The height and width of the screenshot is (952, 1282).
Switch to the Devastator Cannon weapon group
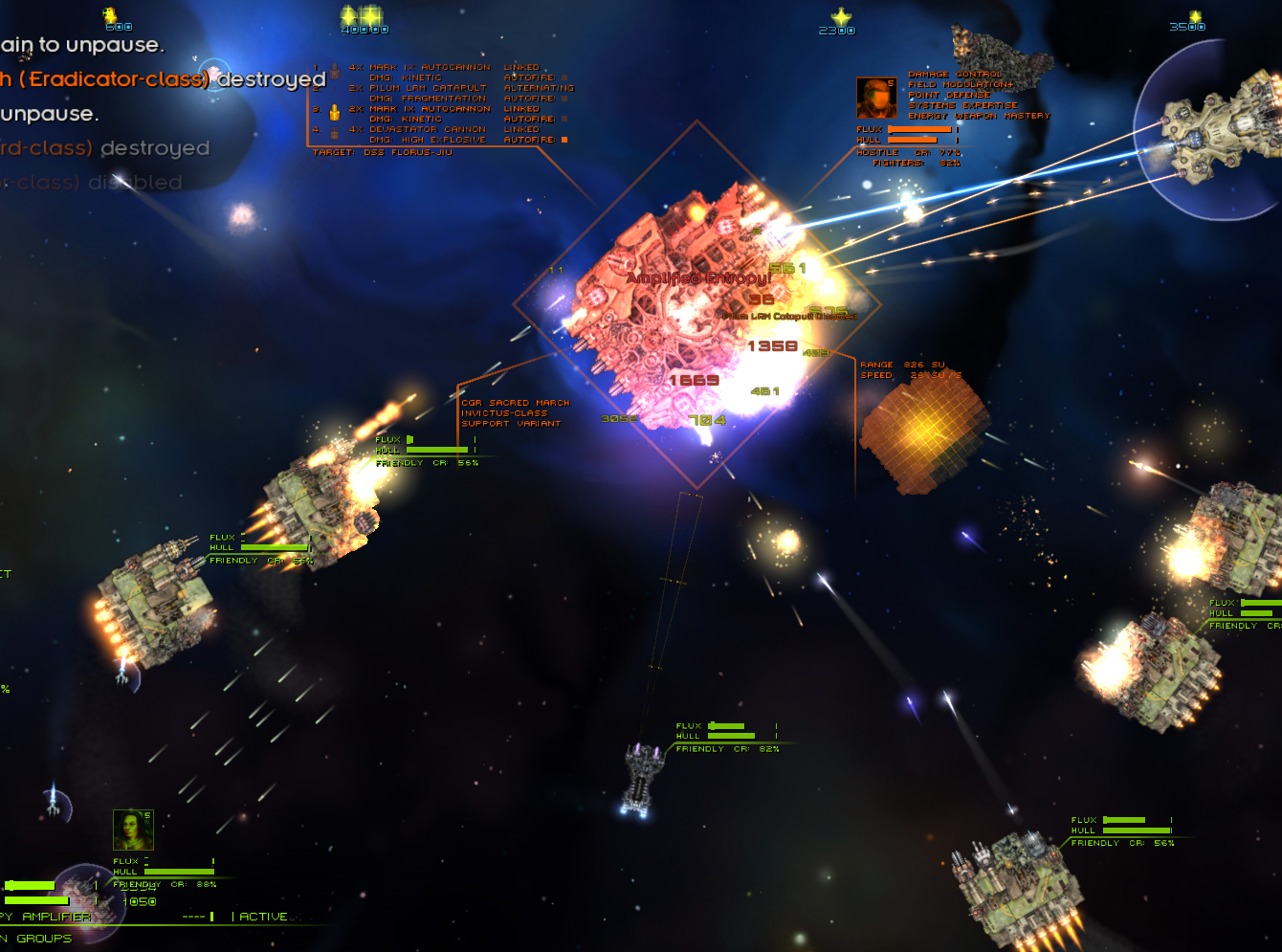(x=428, y=129)
